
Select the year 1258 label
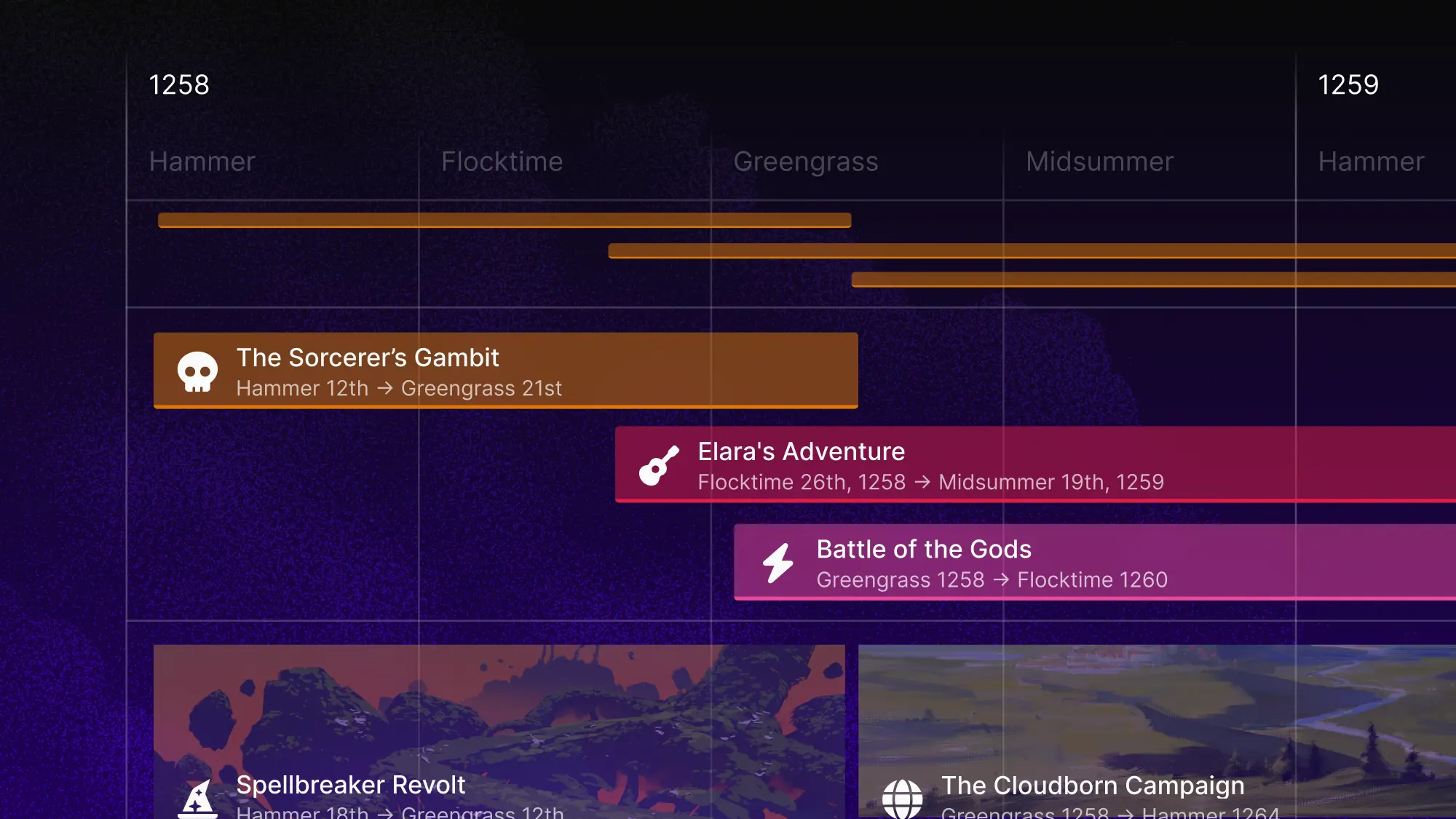pos(178,85)
